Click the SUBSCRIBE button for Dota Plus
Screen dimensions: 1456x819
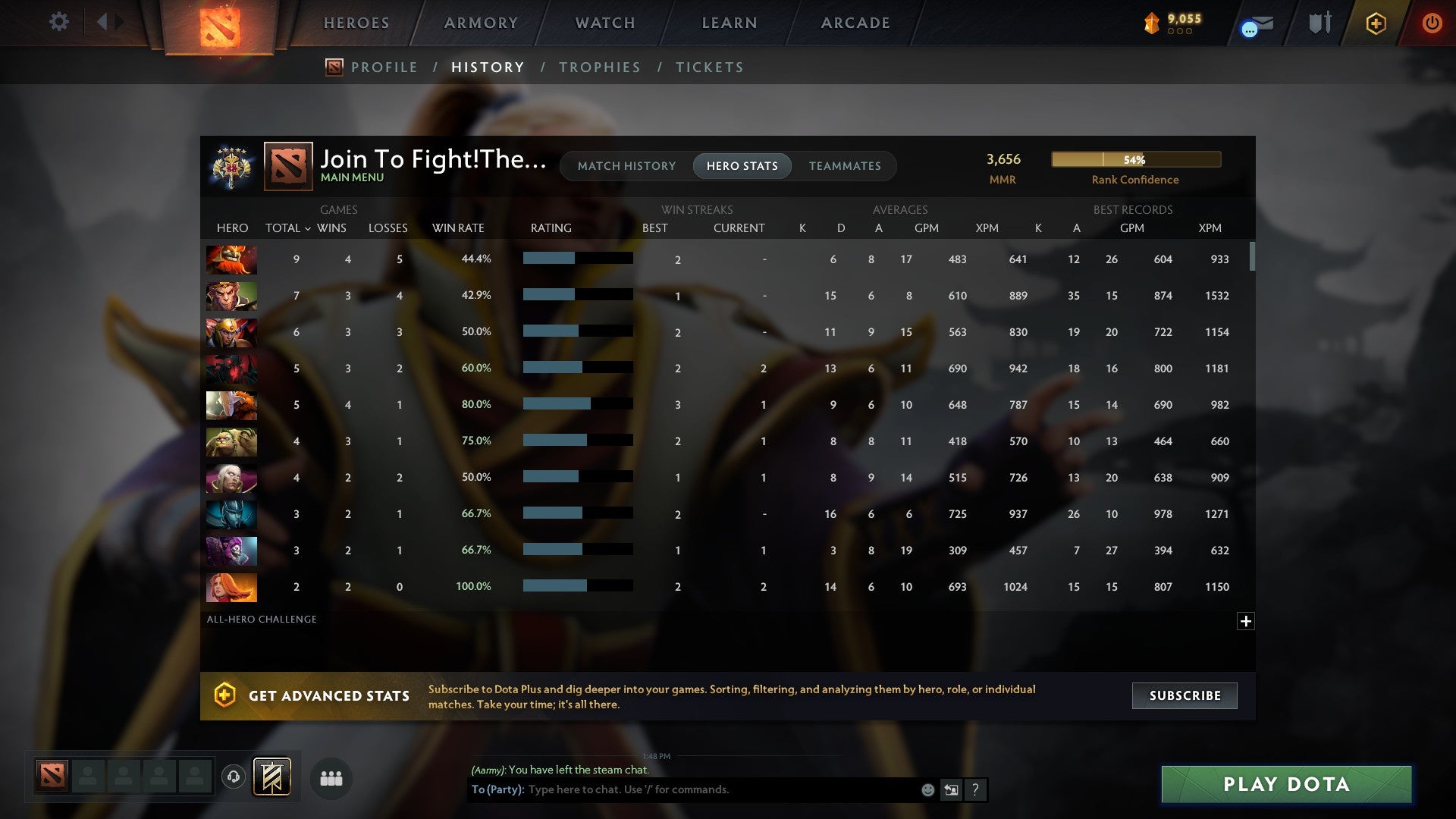1184,695
